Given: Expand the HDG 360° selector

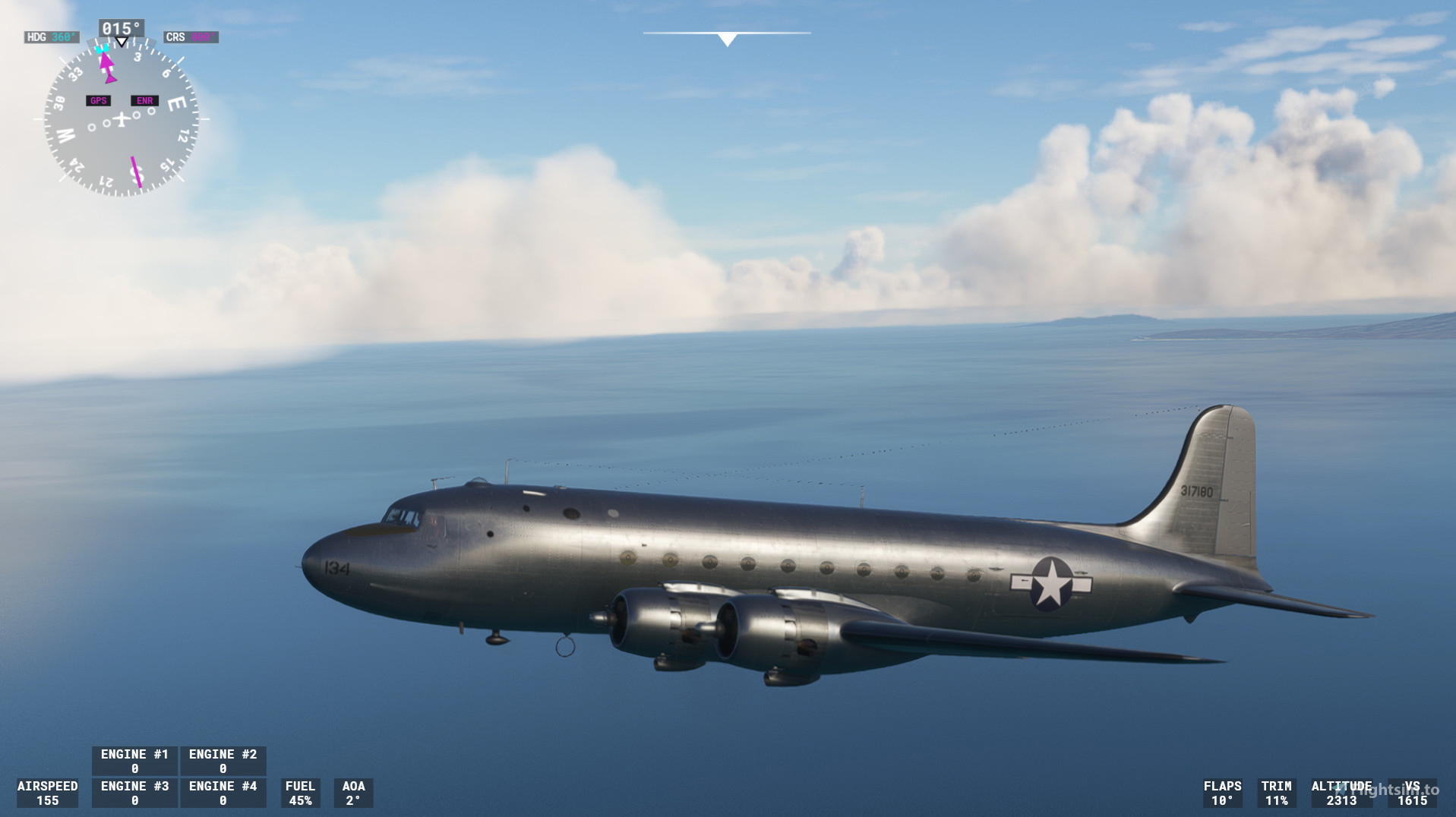Looking at the screenshot, I should click(x=51, y=36).
